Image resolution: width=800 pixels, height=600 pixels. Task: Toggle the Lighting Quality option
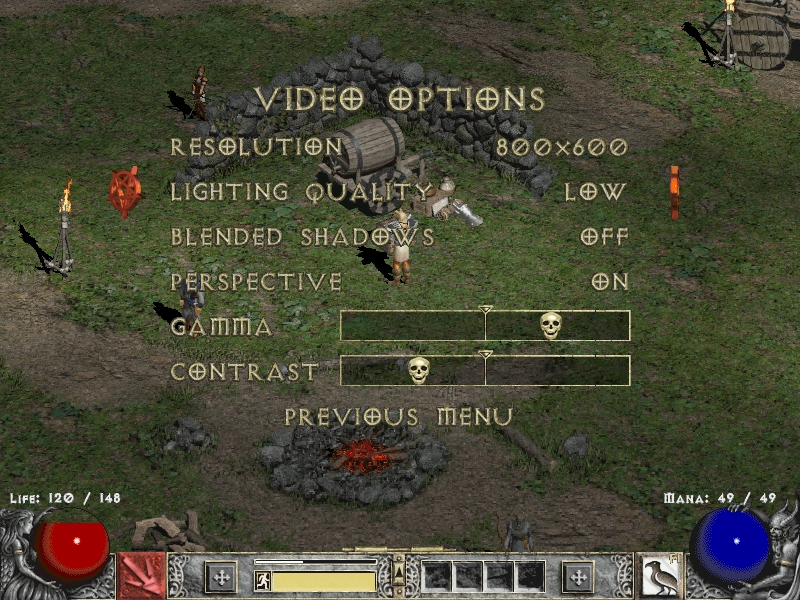tap(400, 191)
